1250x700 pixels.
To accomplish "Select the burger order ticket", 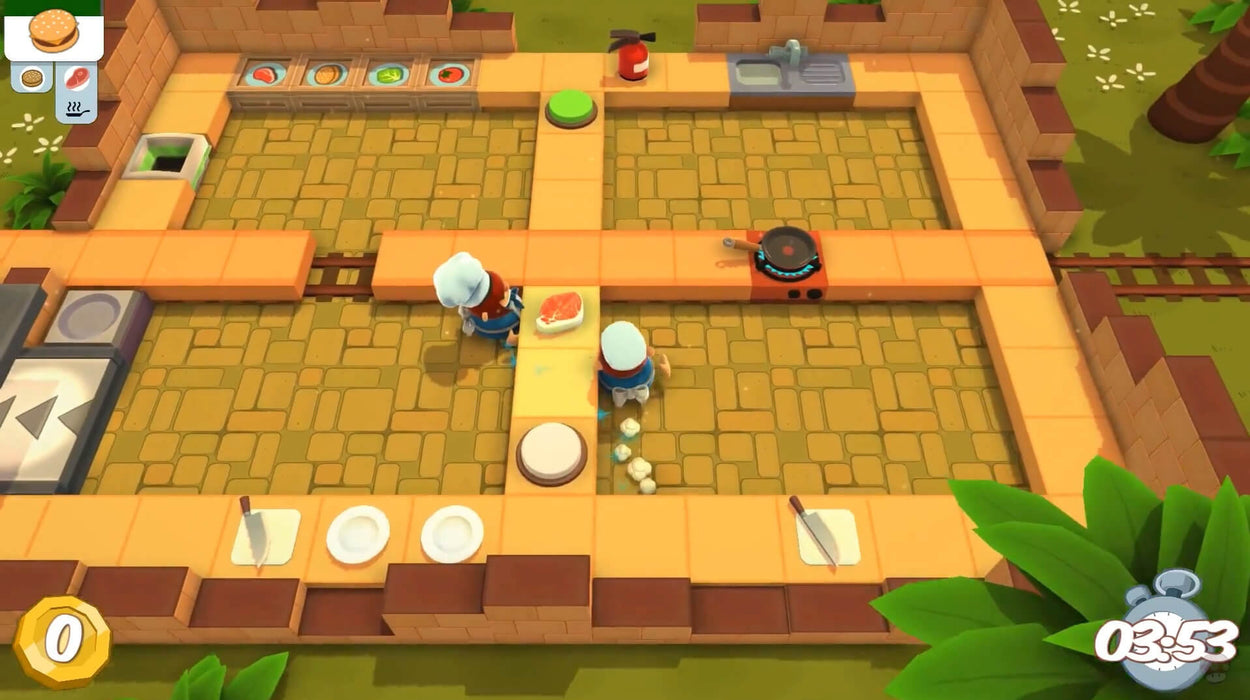I will [53, 32].
